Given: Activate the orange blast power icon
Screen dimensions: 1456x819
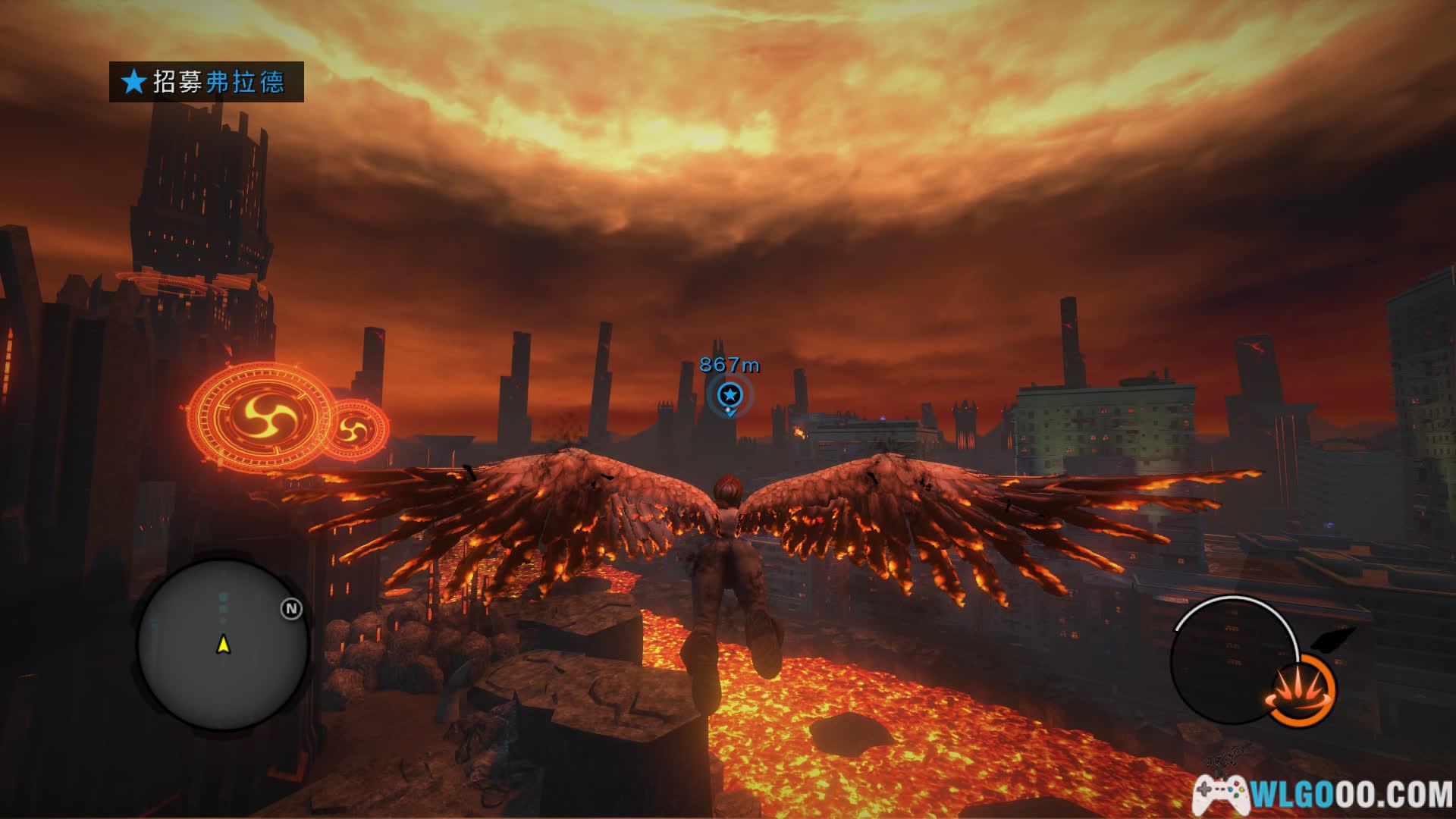Looking at the screenshot, I should pos(1302,691).
